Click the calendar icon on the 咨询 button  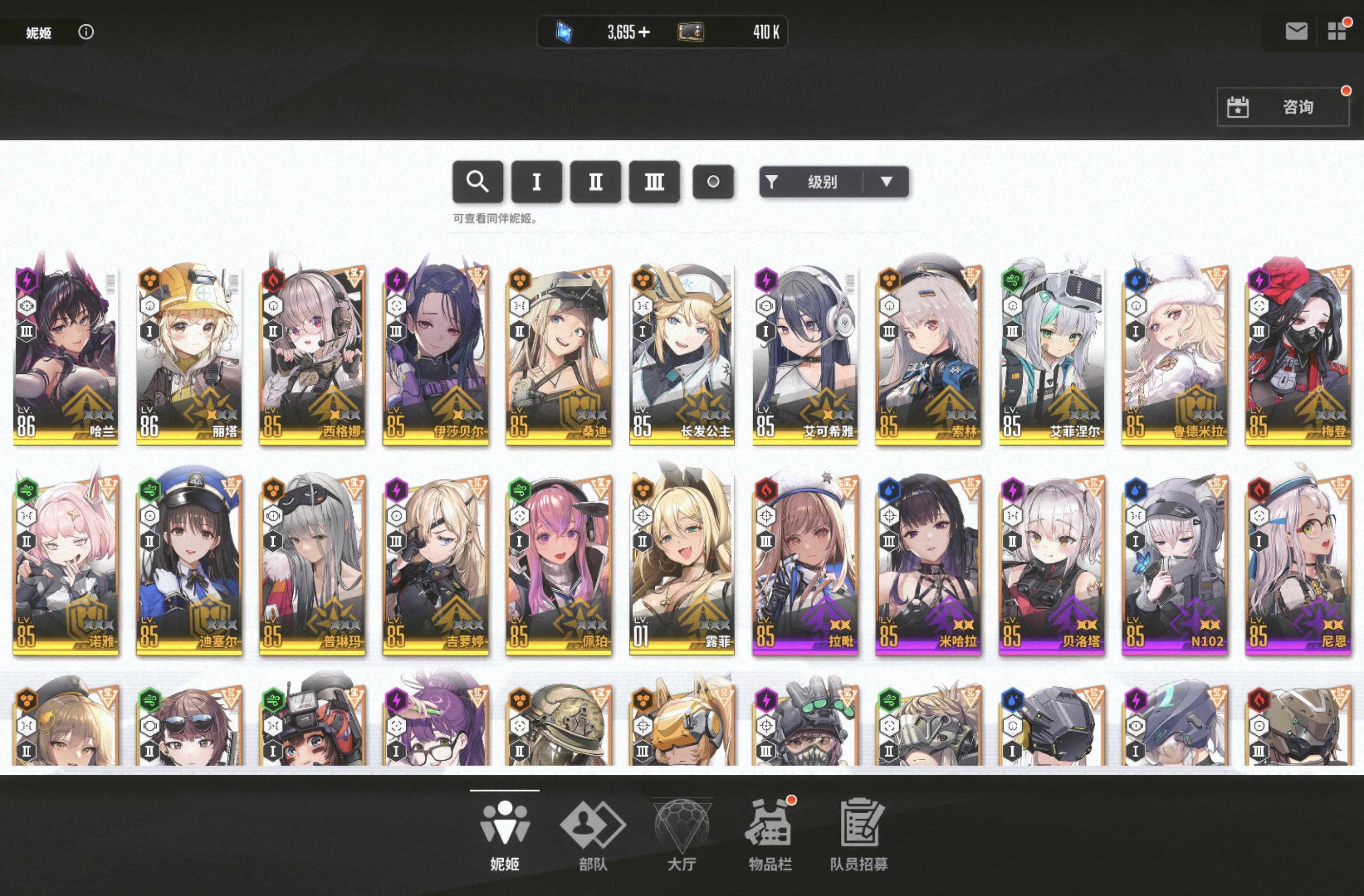coord(1238,107)
